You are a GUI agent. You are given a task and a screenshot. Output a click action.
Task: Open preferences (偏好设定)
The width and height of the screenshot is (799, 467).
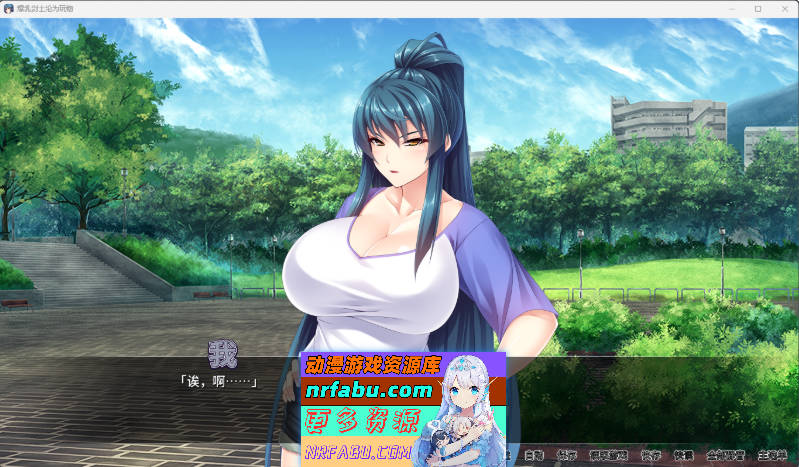(608, 455)
